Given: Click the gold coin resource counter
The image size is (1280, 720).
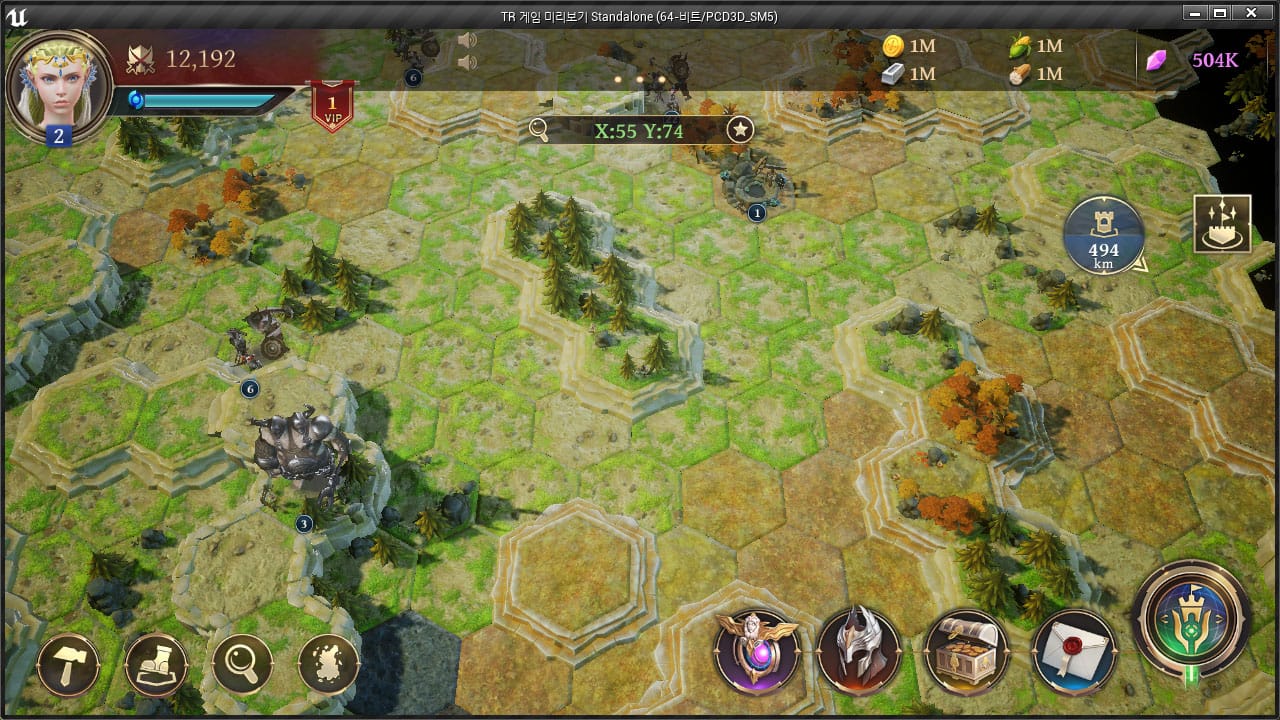Looking at the screenshot, I should [909, 46].
